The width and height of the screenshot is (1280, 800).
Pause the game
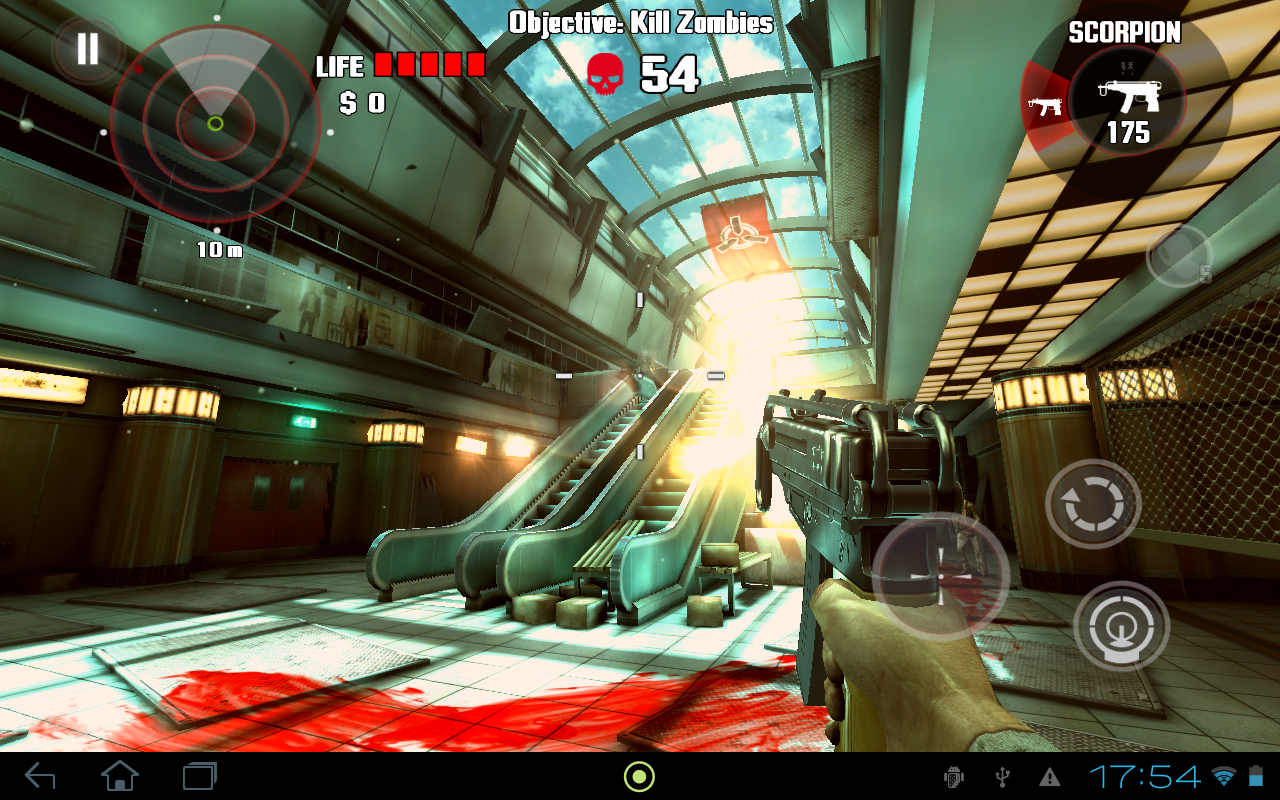click(88, 49)
